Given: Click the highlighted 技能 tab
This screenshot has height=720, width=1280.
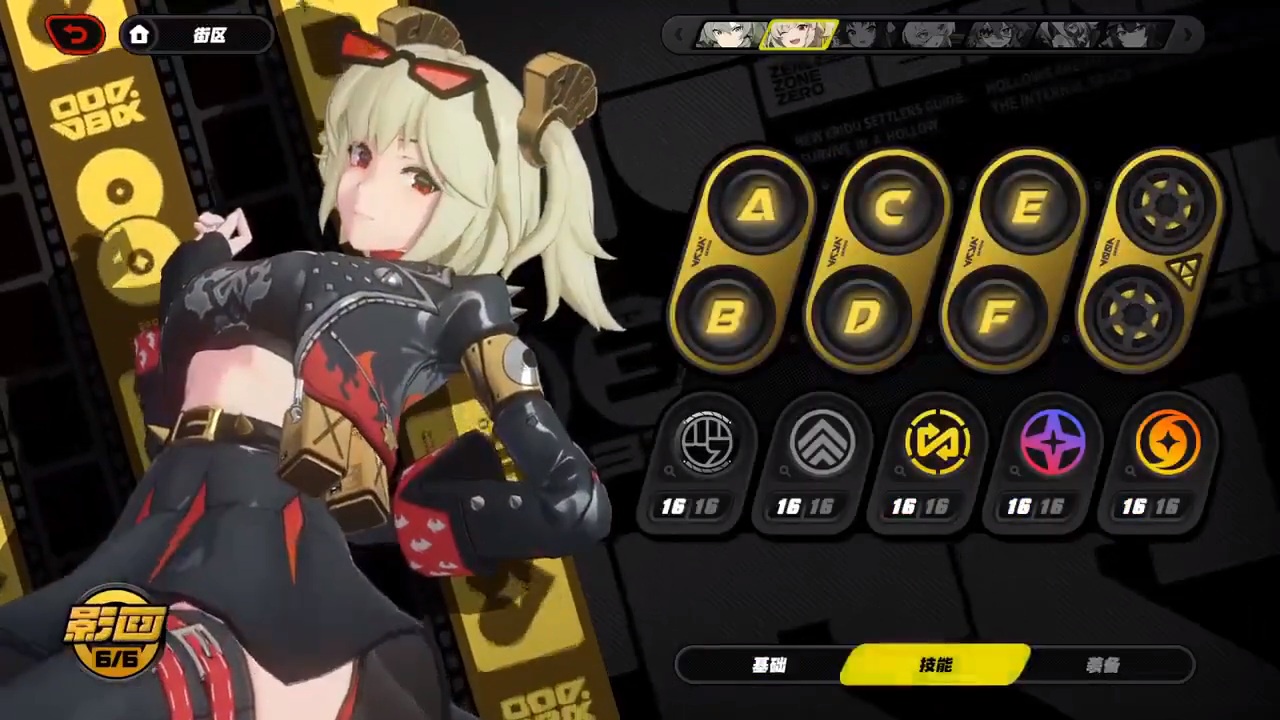Looking at the screenshot, I should pyautogui.click(x=936, y=666).
